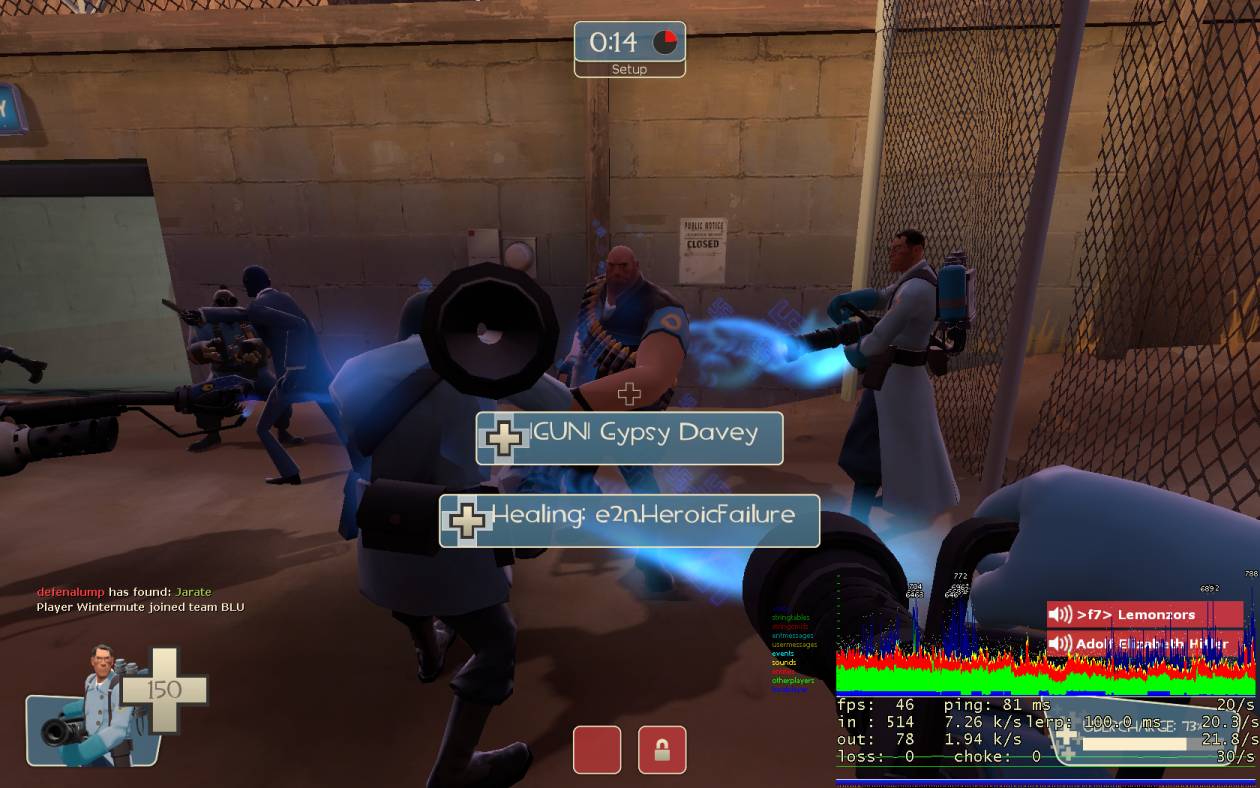Click the ">f7> Lemonzors" voice chat entry
The width and height of the screenshot is (1260, 788).
point(1144,614)
